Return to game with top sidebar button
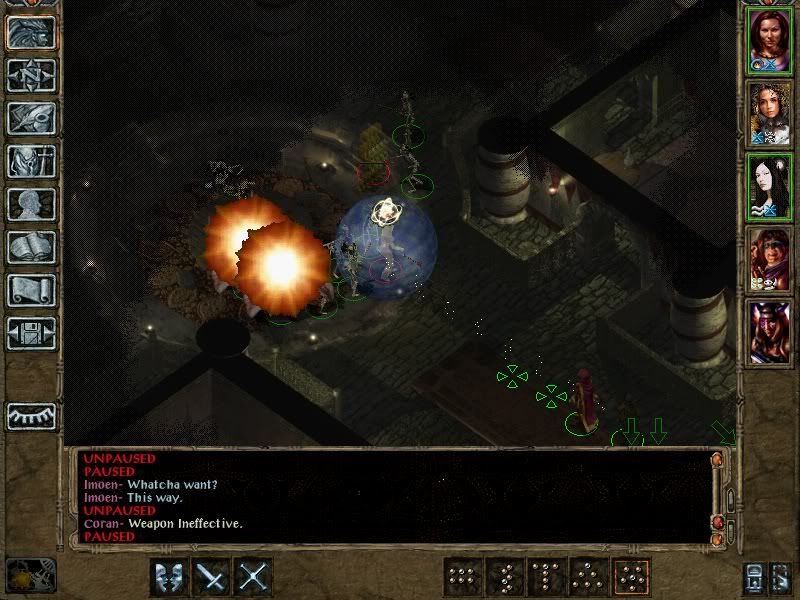Image resolution: width=800 pixels, height=600 pixels. (31, 31)
